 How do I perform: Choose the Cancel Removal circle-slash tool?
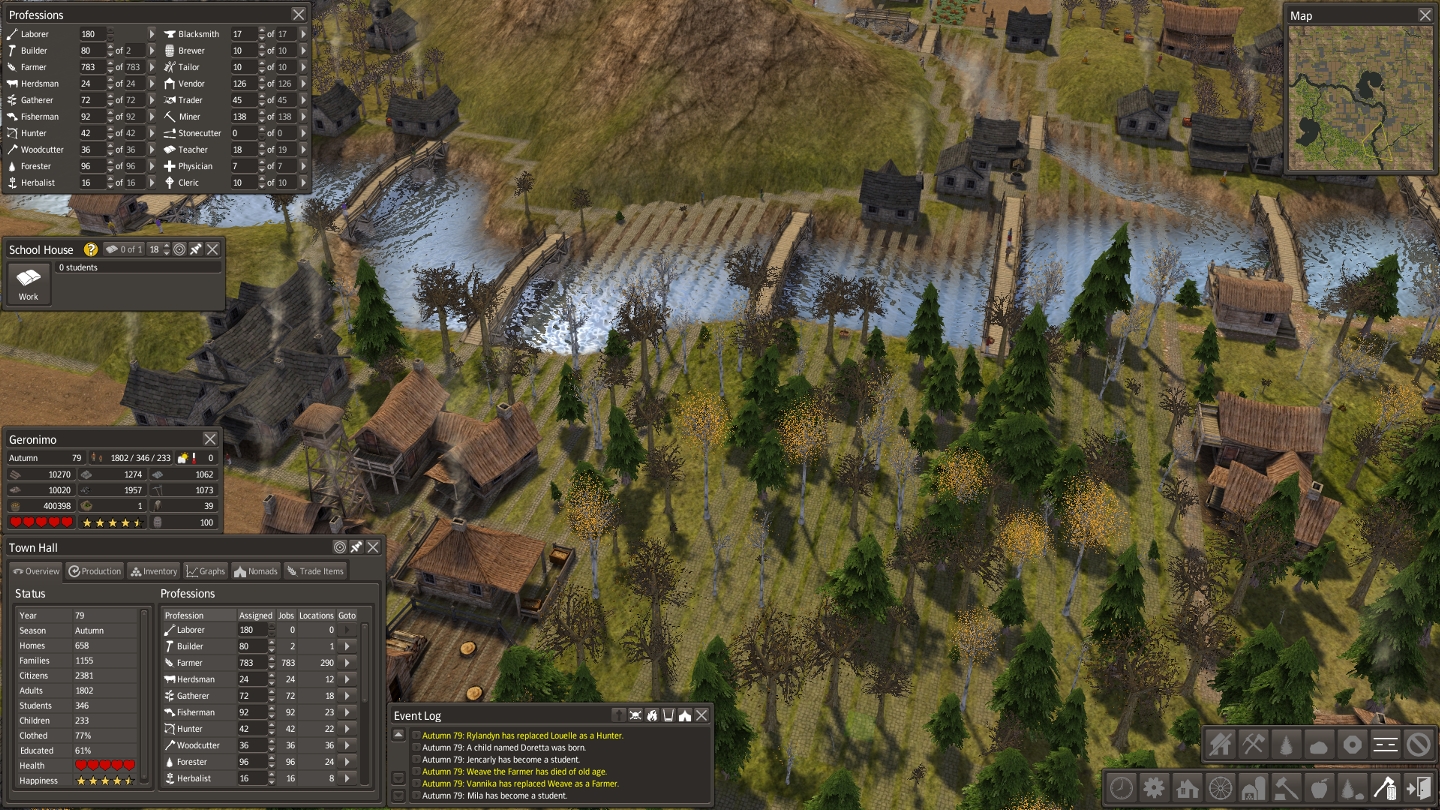point(1418,744)
